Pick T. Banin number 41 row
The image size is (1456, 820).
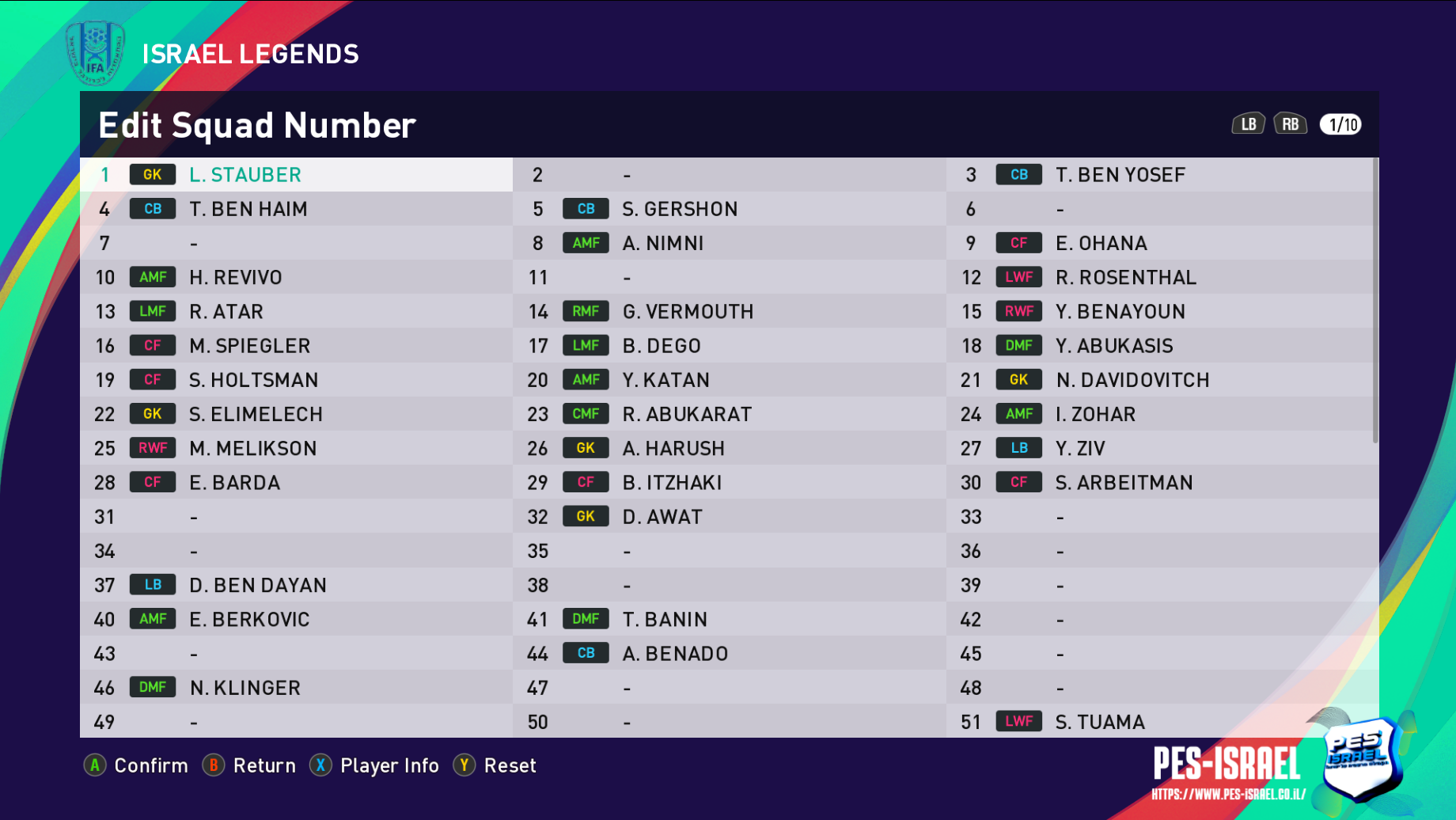click(729, 620)
